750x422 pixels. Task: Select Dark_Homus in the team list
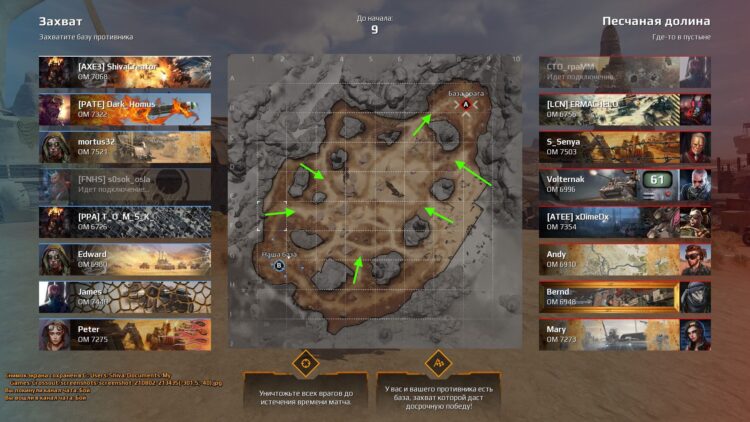125,109
